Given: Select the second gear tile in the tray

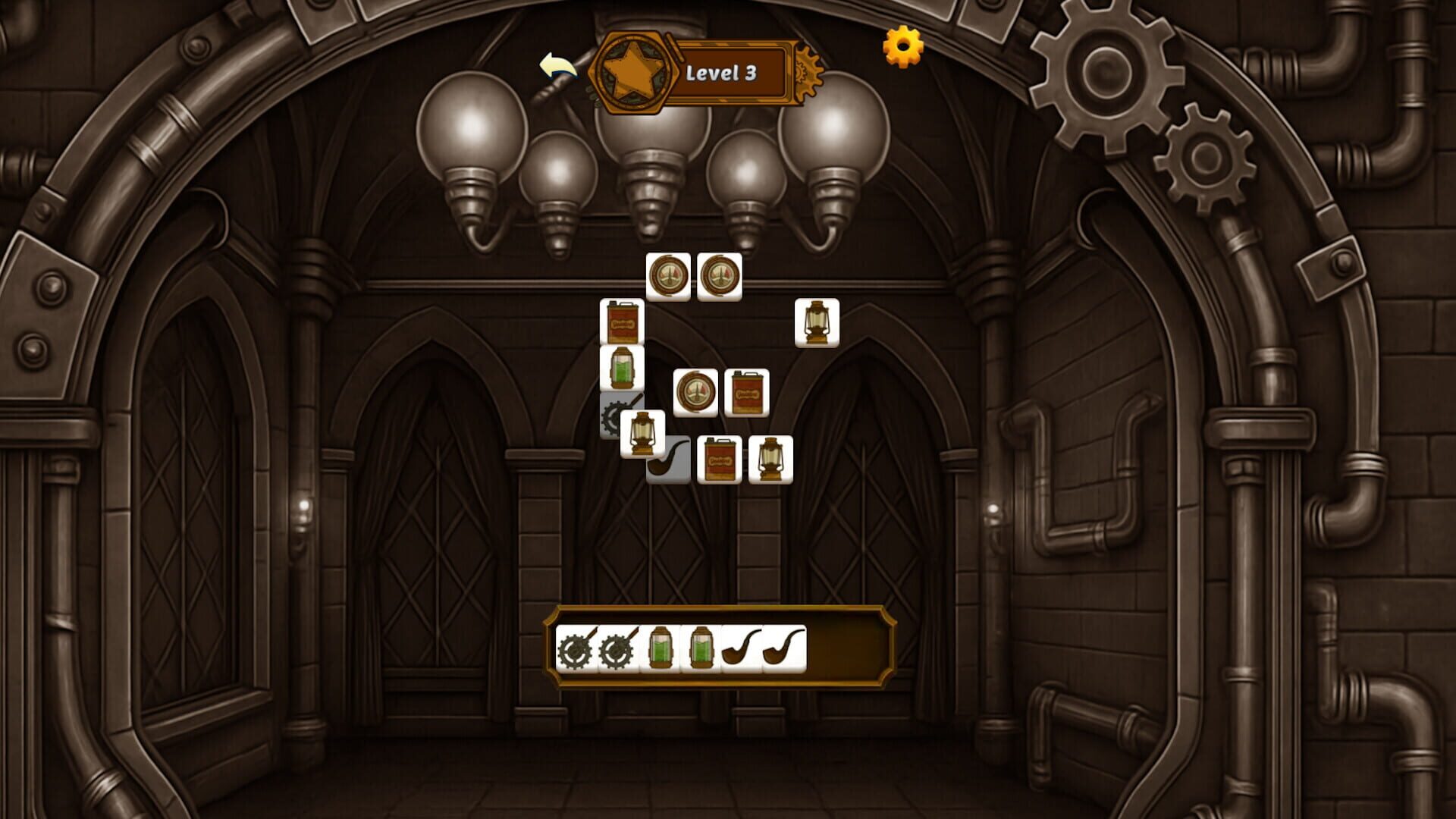Looking at the screenshot, I should point(618,649).
